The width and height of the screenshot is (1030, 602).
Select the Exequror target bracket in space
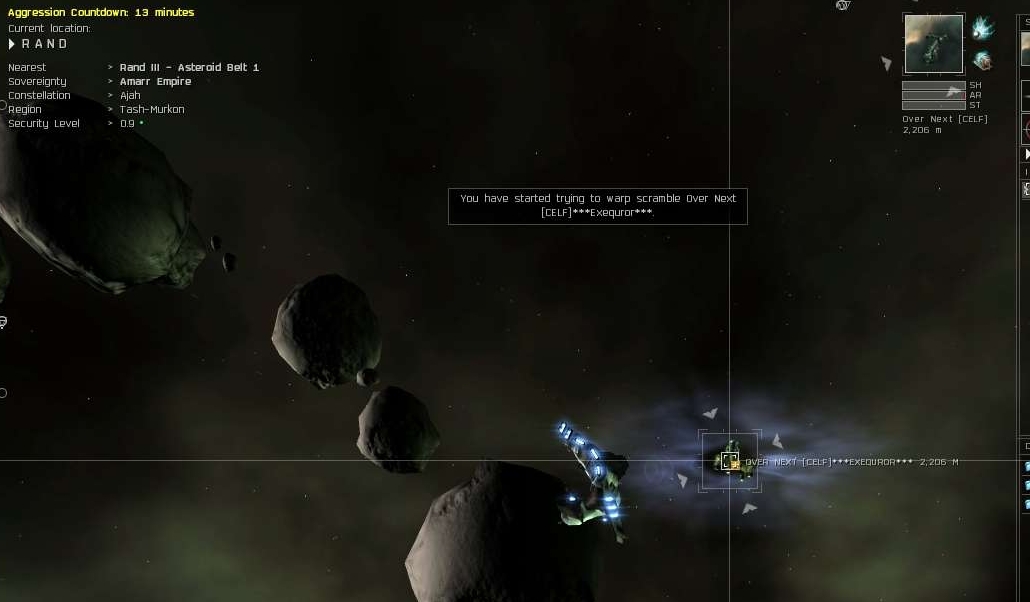(x=730, y=461)
